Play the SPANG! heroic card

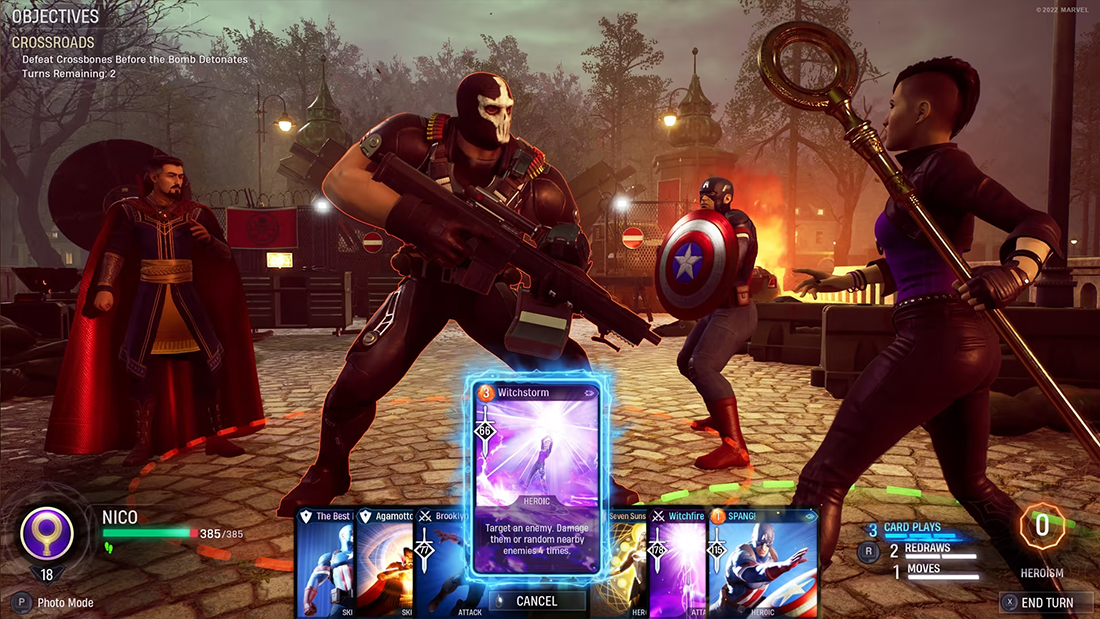tap(764, 562)
